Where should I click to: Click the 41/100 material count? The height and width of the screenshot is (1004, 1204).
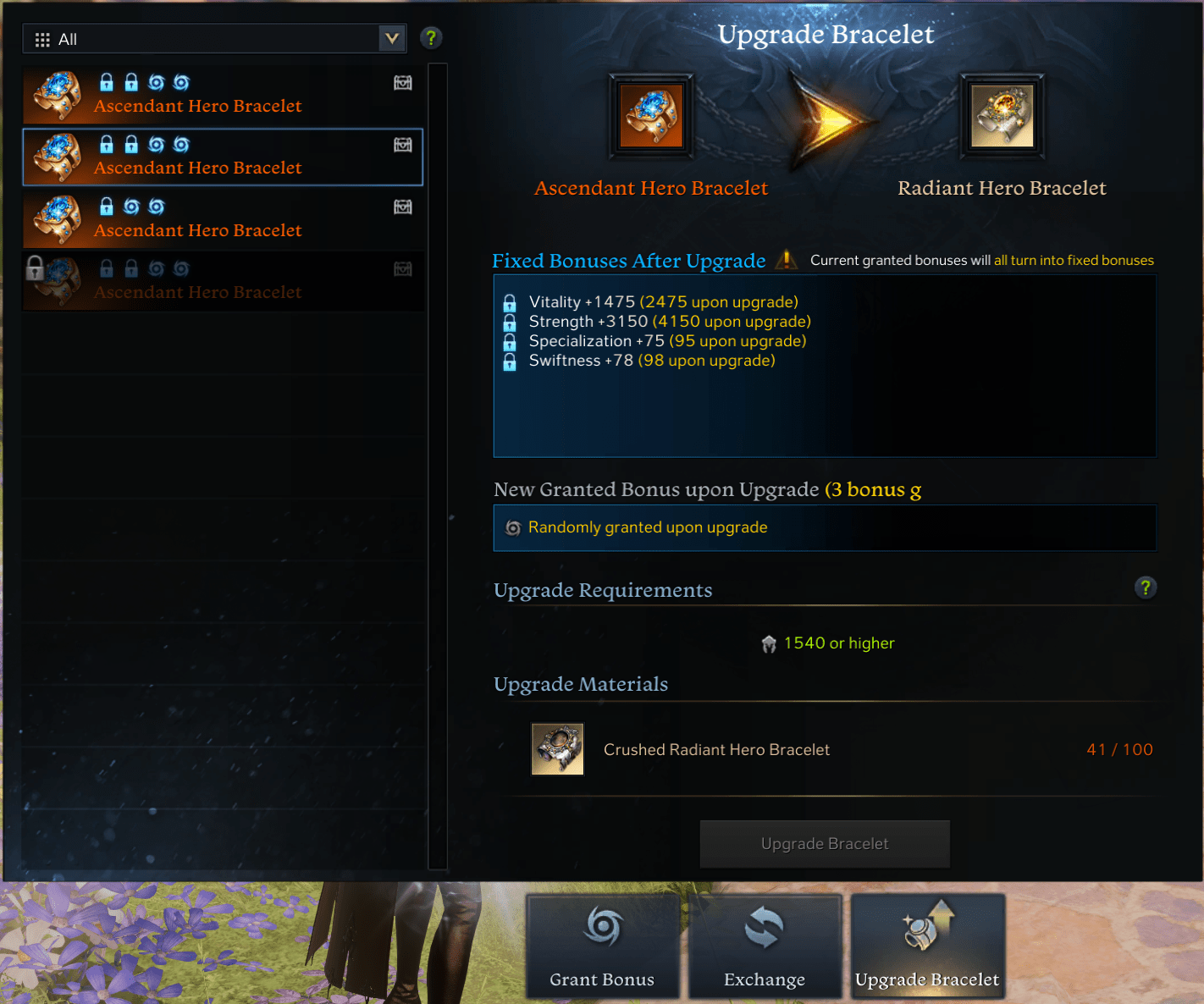click(x=1119, y=749)
